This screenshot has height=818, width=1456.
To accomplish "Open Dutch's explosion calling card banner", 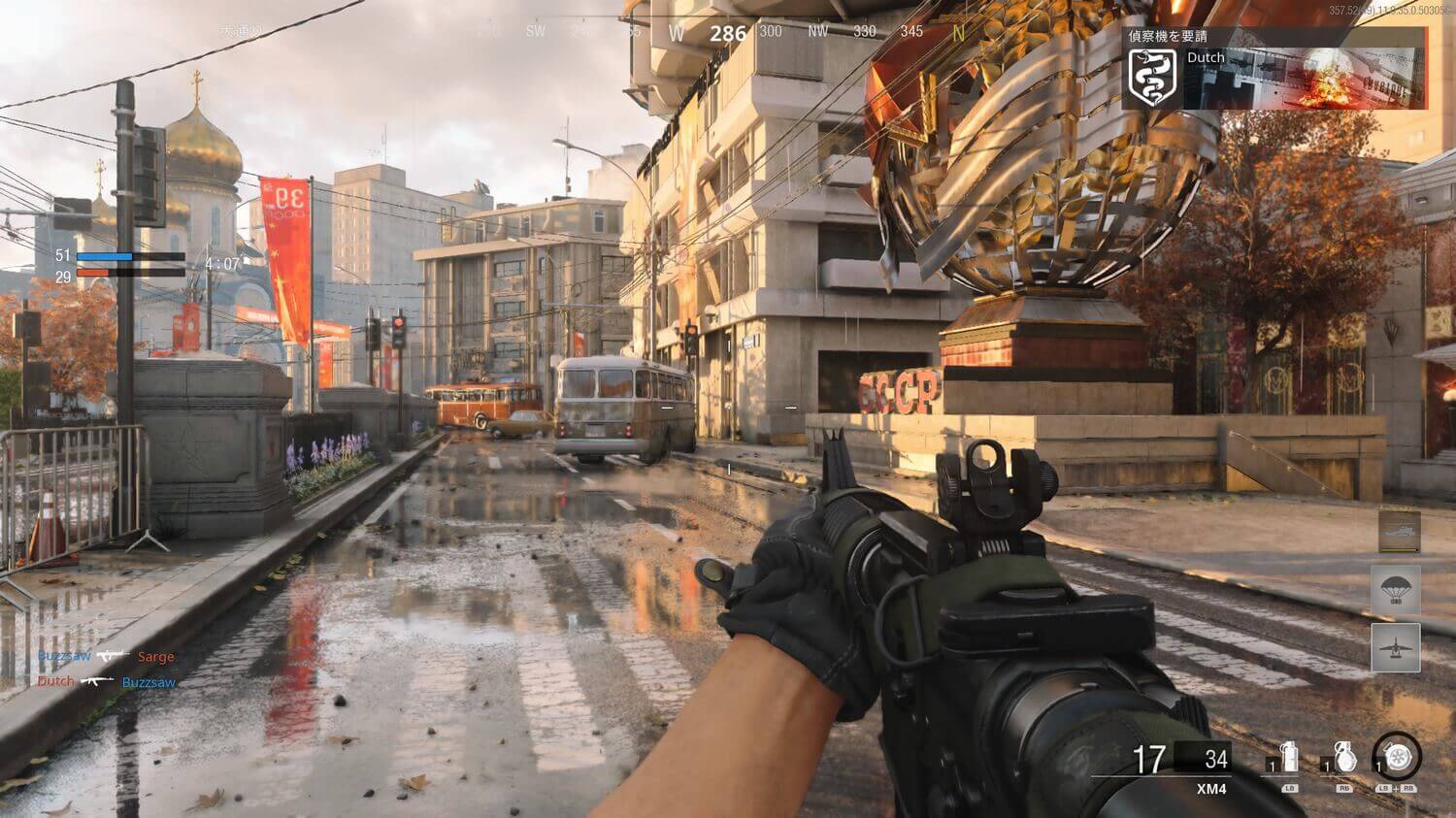I will (x=1304, y=79).
